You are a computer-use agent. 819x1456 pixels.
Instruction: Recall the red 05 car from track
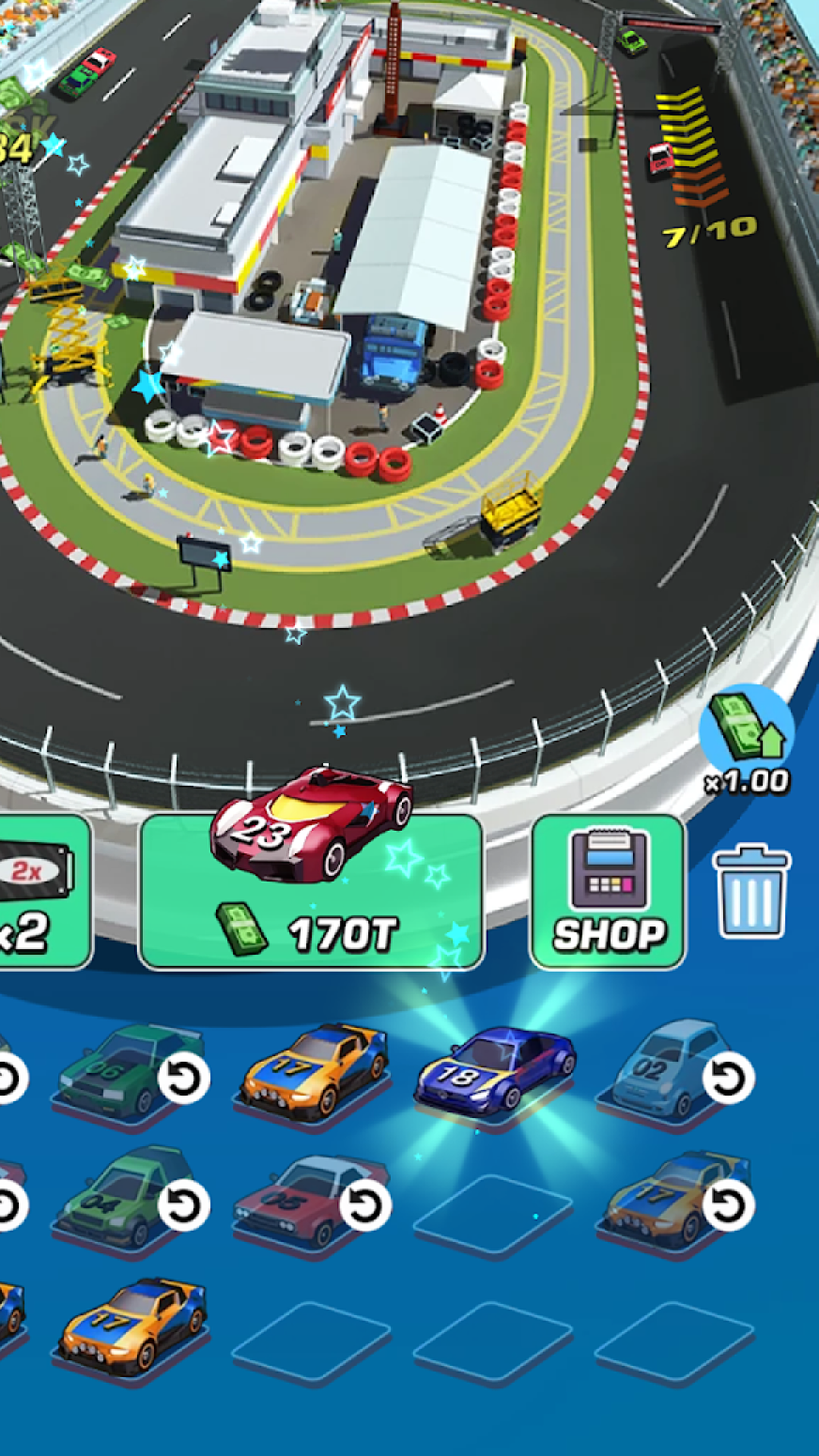(365, 1205)
